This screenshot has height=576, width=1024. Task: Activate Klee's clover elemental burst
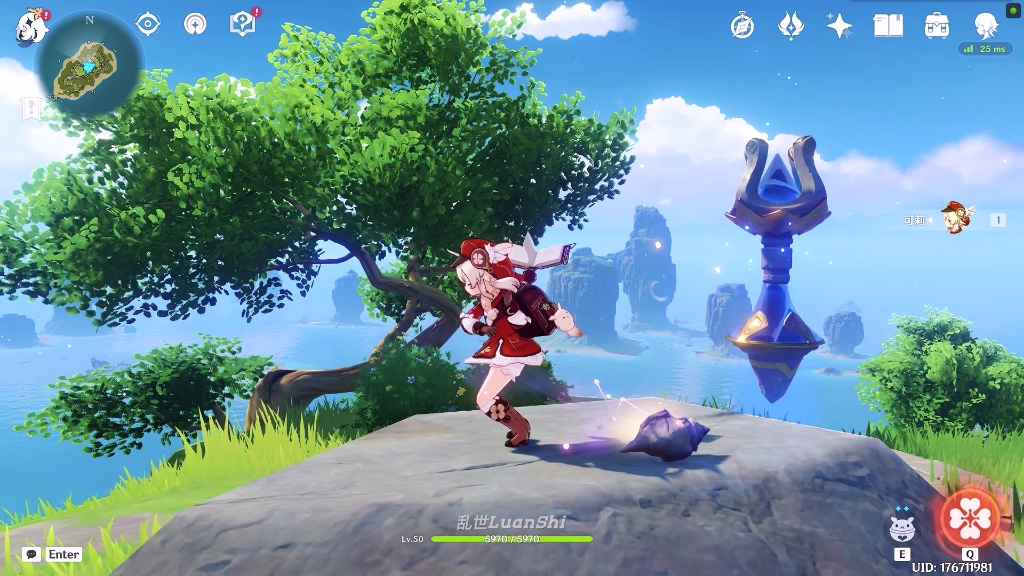tap(969, 518)
